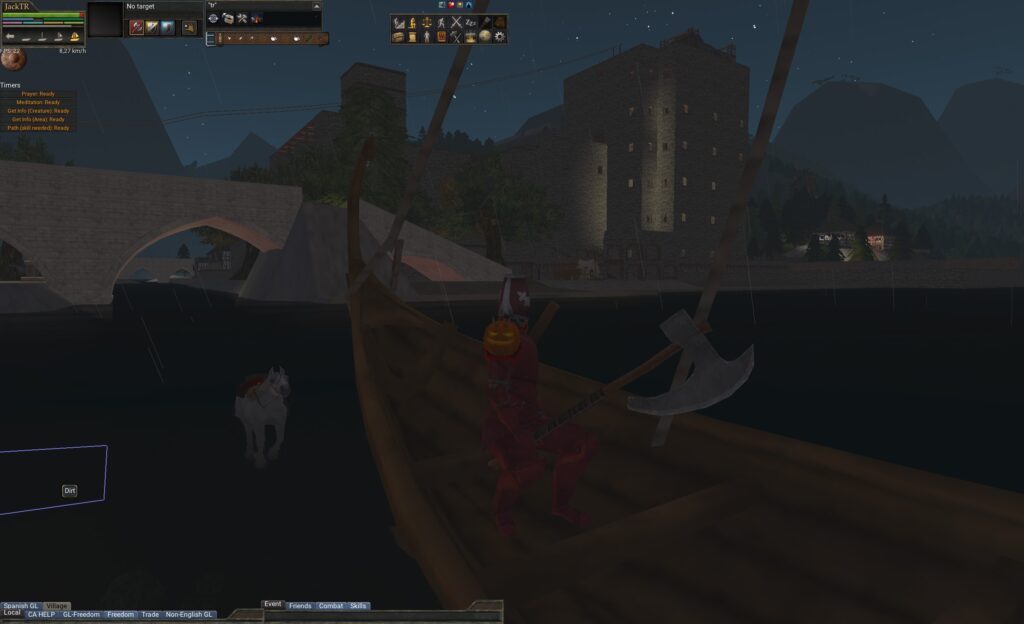Image resolution: width=1024 pixels, height=624 pixels.
Task: Open the gear settings icon
Action: (x=500, y=37)
